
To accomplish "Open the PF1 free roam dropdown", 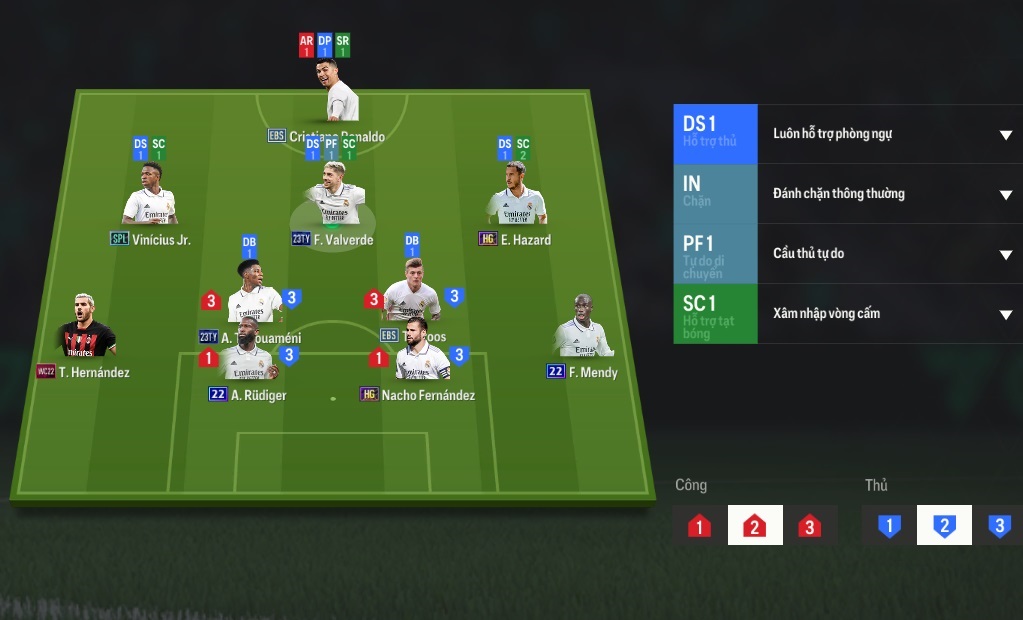I will point(1005,254).
